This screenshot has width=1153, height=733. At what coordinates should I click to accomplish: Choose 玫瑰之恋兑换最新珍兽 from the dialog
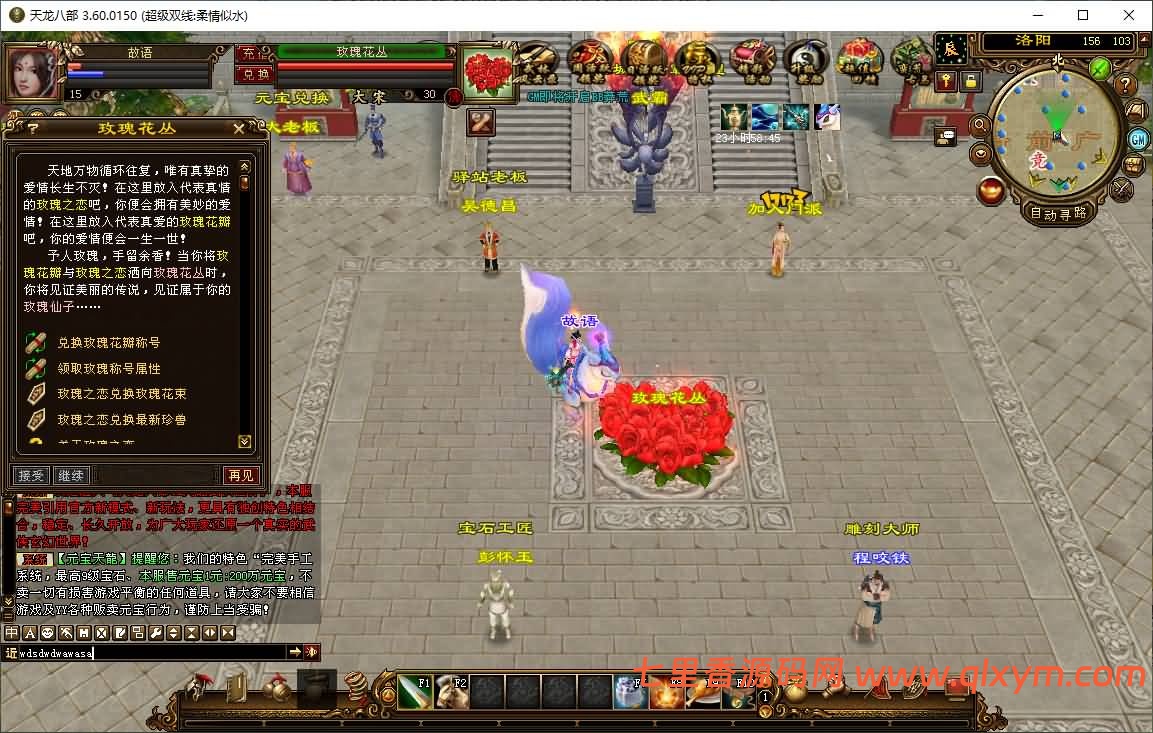tap(121, 420)
